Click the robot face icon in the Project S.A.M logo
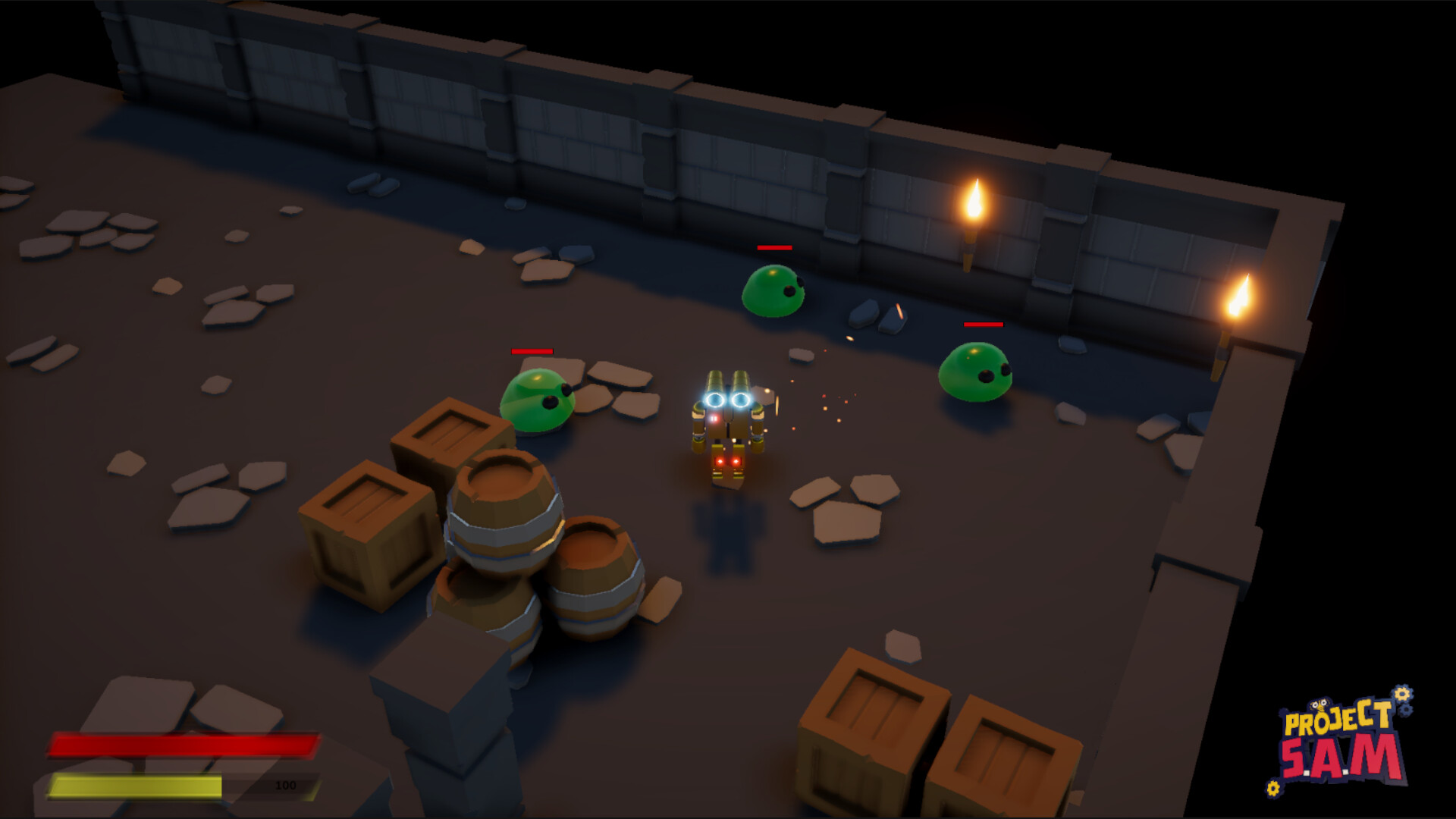Screen dimensions: 1456x819 (1321, 705)
